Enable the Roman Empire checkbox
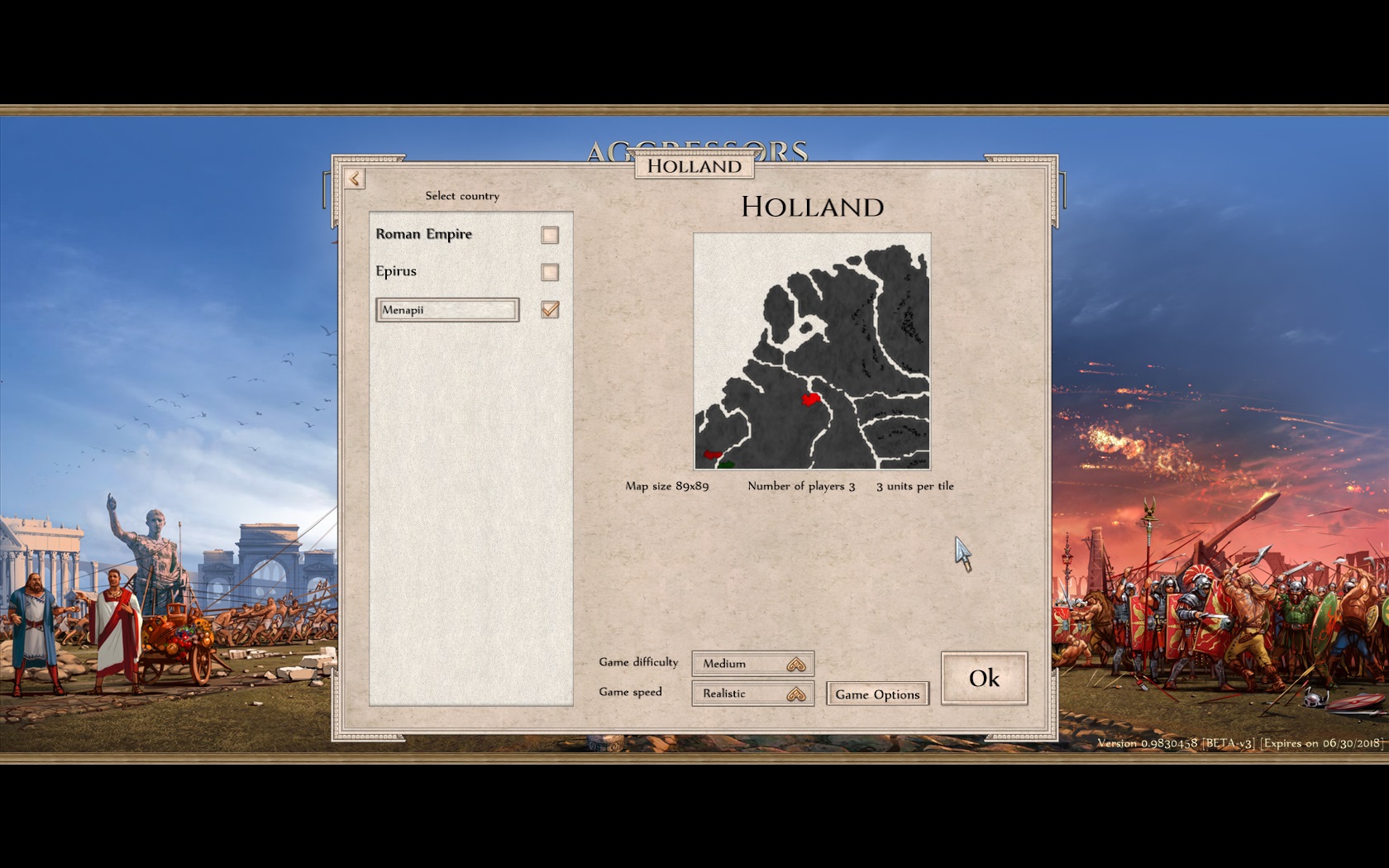Viewport: 1389px width, 868px height. point(549,235)
